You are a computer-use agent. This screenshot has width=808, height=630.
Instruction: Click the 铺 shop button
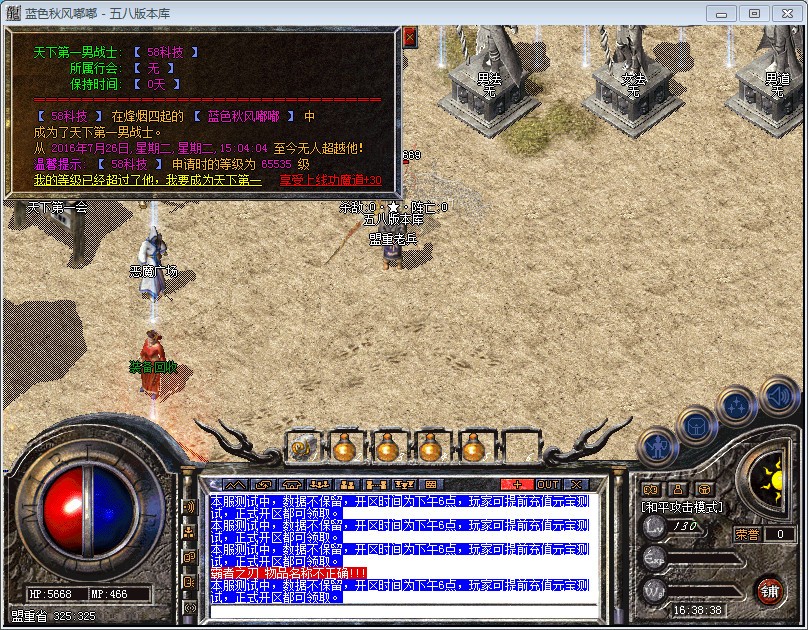[769, 590]
